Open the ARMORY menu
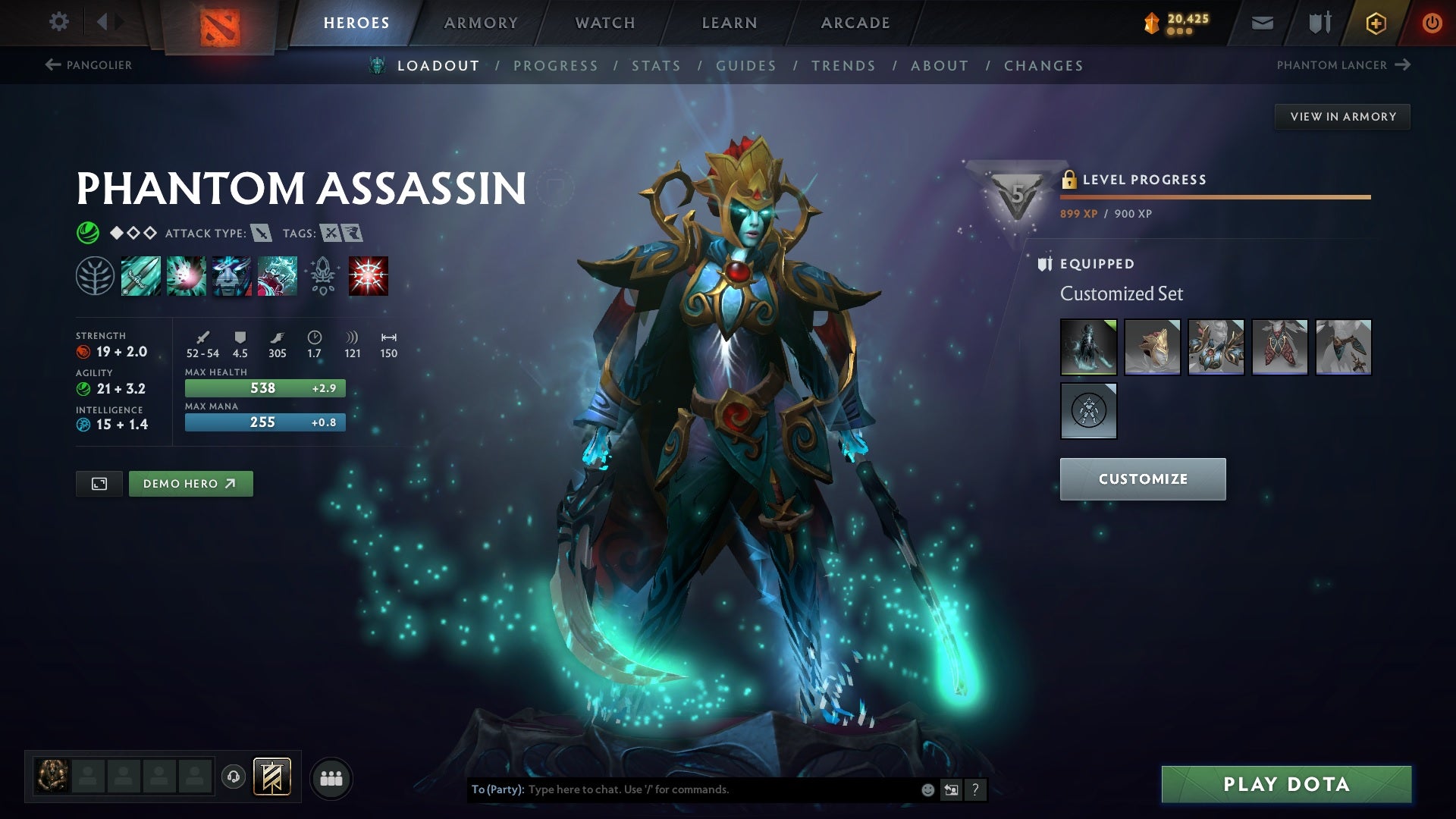 coord(481,22)
